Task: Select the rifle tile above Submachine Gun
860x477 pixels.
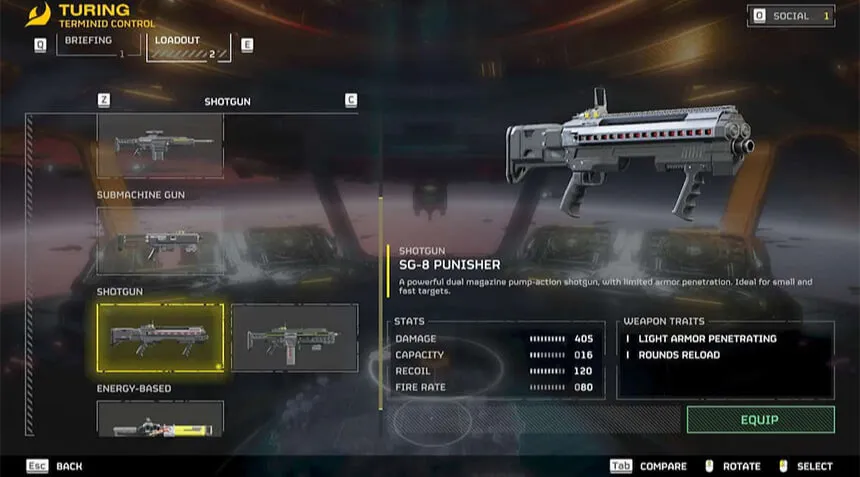Action: point(160,145)
